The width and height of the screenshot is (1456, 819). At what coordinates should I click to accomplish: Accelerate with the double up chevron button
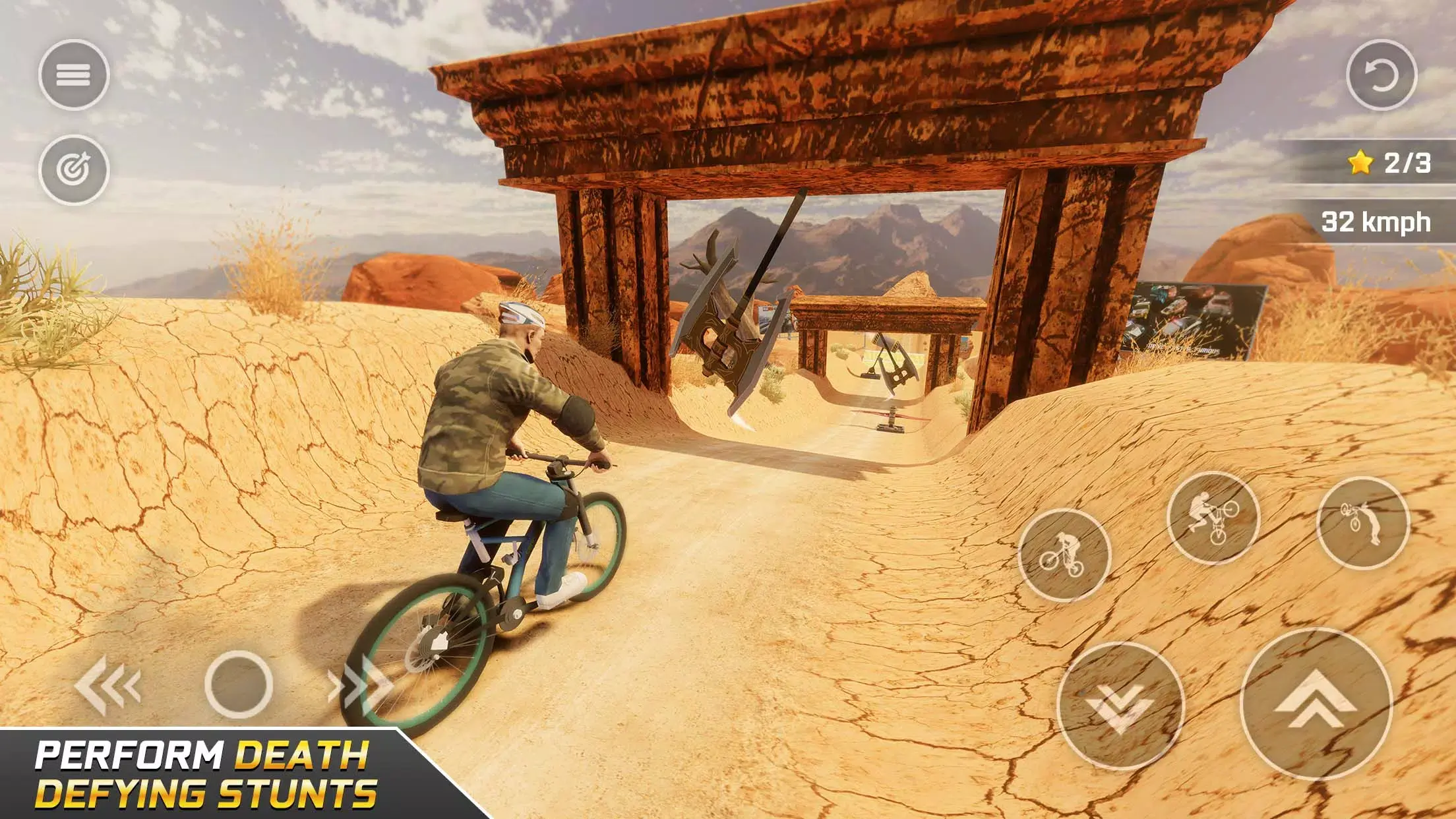click(1316, 703)
